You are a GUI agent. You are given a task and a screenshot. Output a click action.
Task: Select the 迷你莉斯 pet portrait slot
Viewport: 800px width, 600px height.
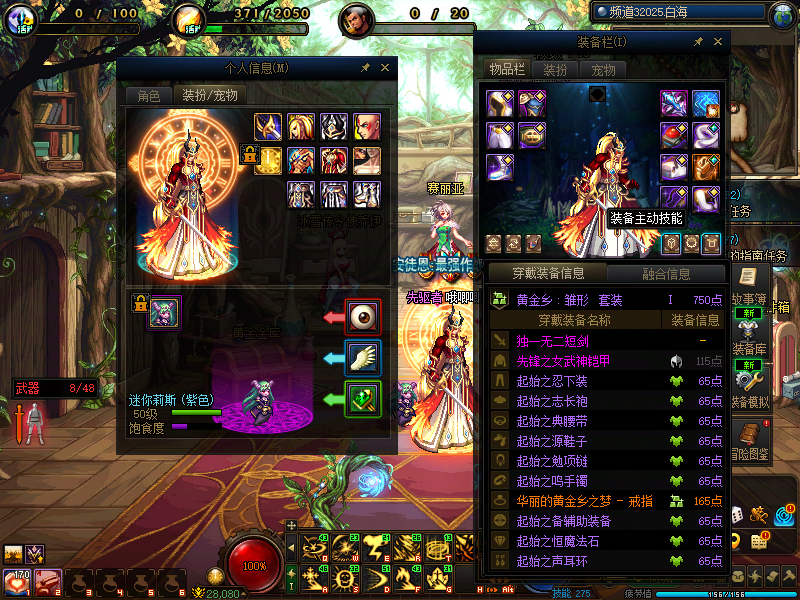coord(164,313)
